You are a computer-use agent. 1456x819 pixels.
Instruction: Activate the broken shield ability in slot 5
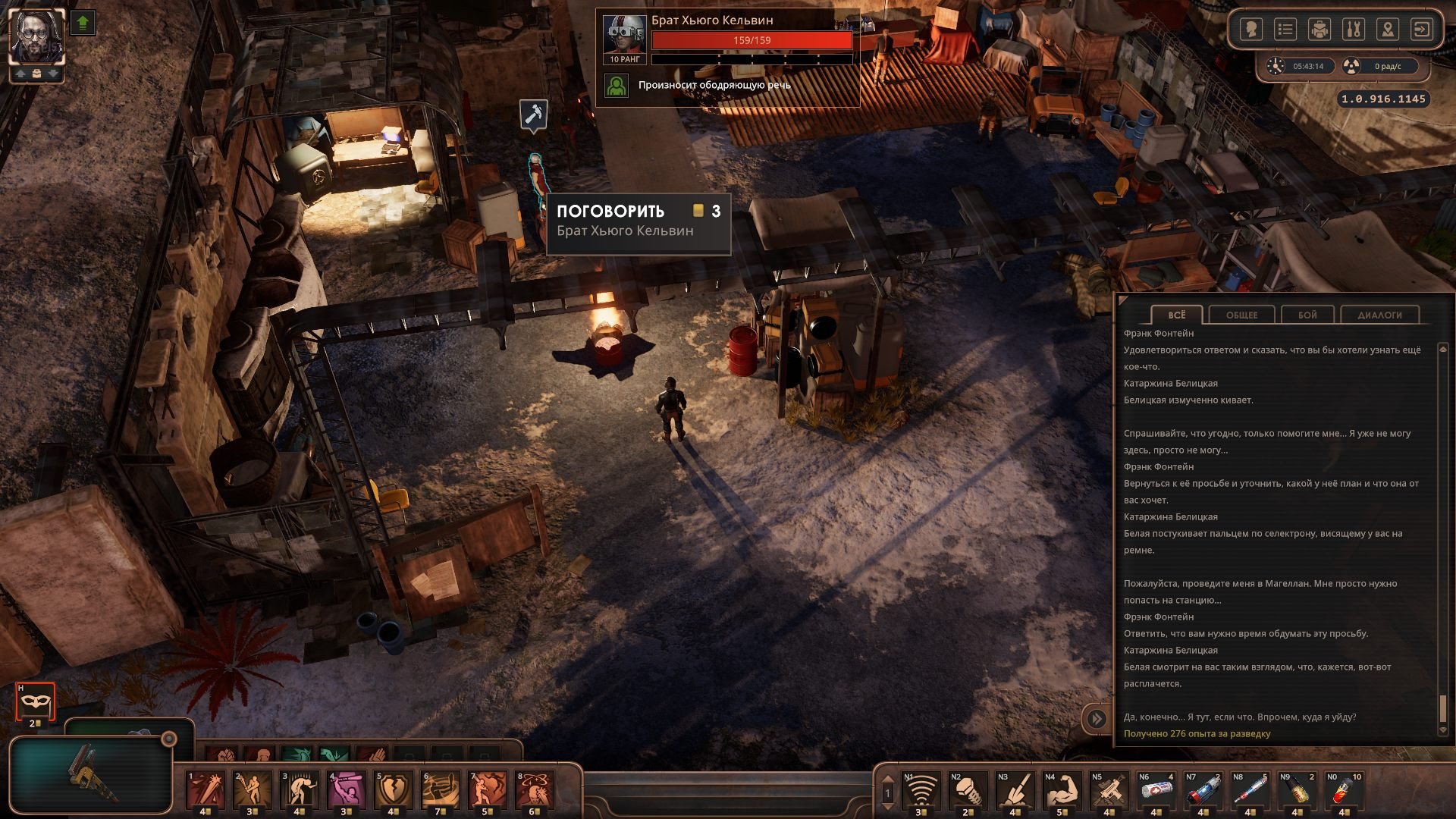point(394,791)
